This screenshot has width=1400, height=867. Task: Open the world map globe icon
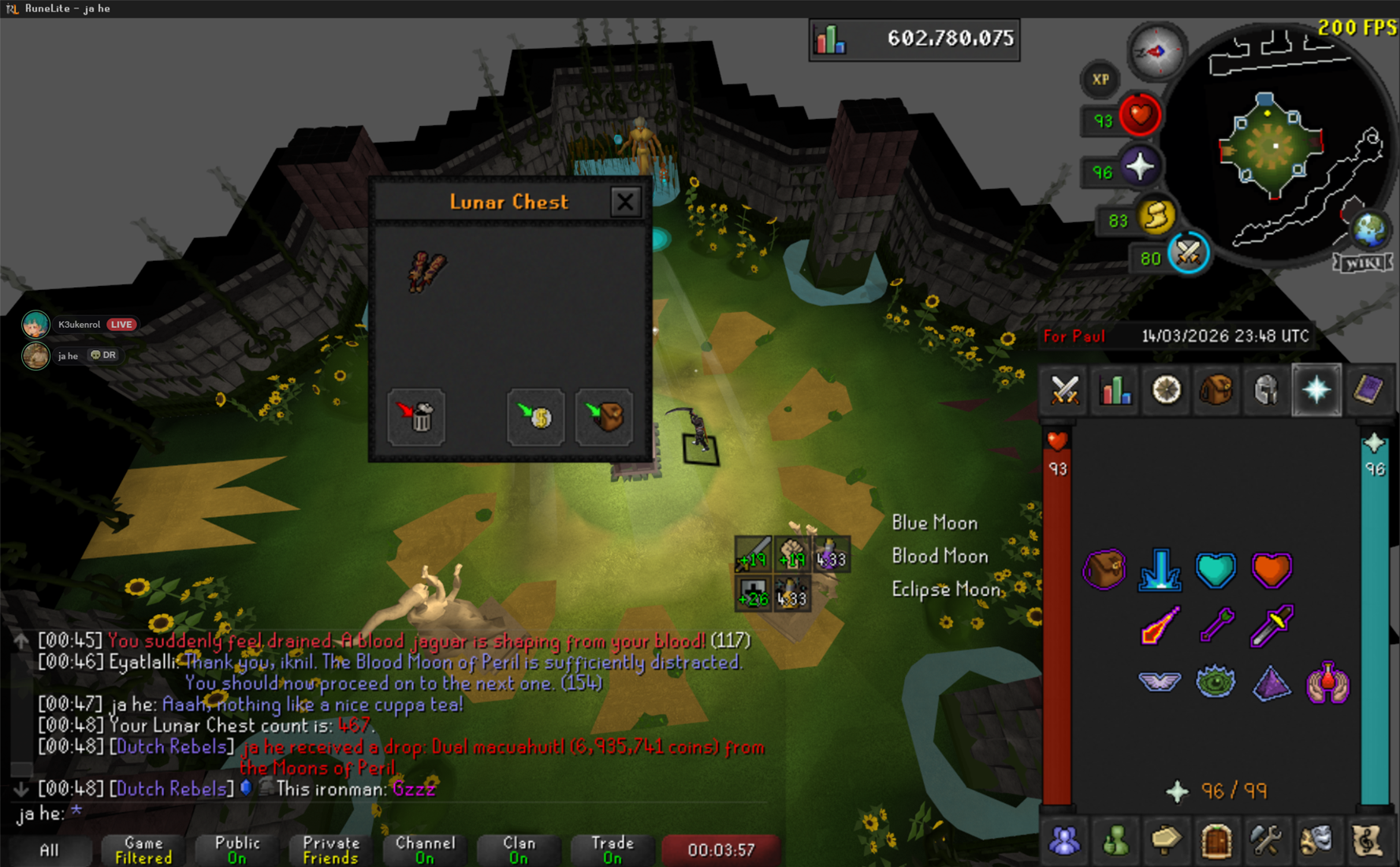click(1370, 229)
